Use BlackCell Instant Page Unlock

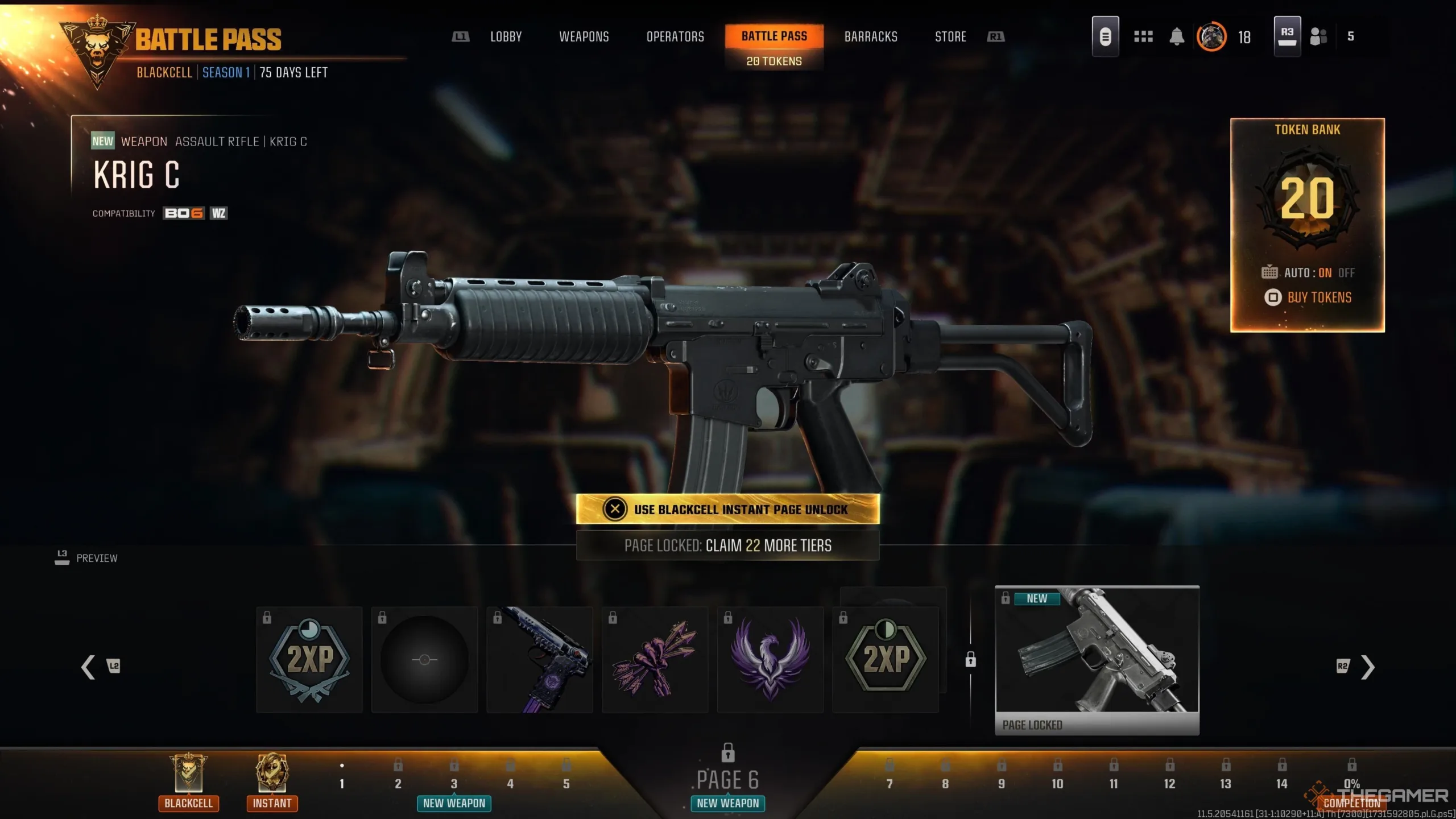[727, 509]
